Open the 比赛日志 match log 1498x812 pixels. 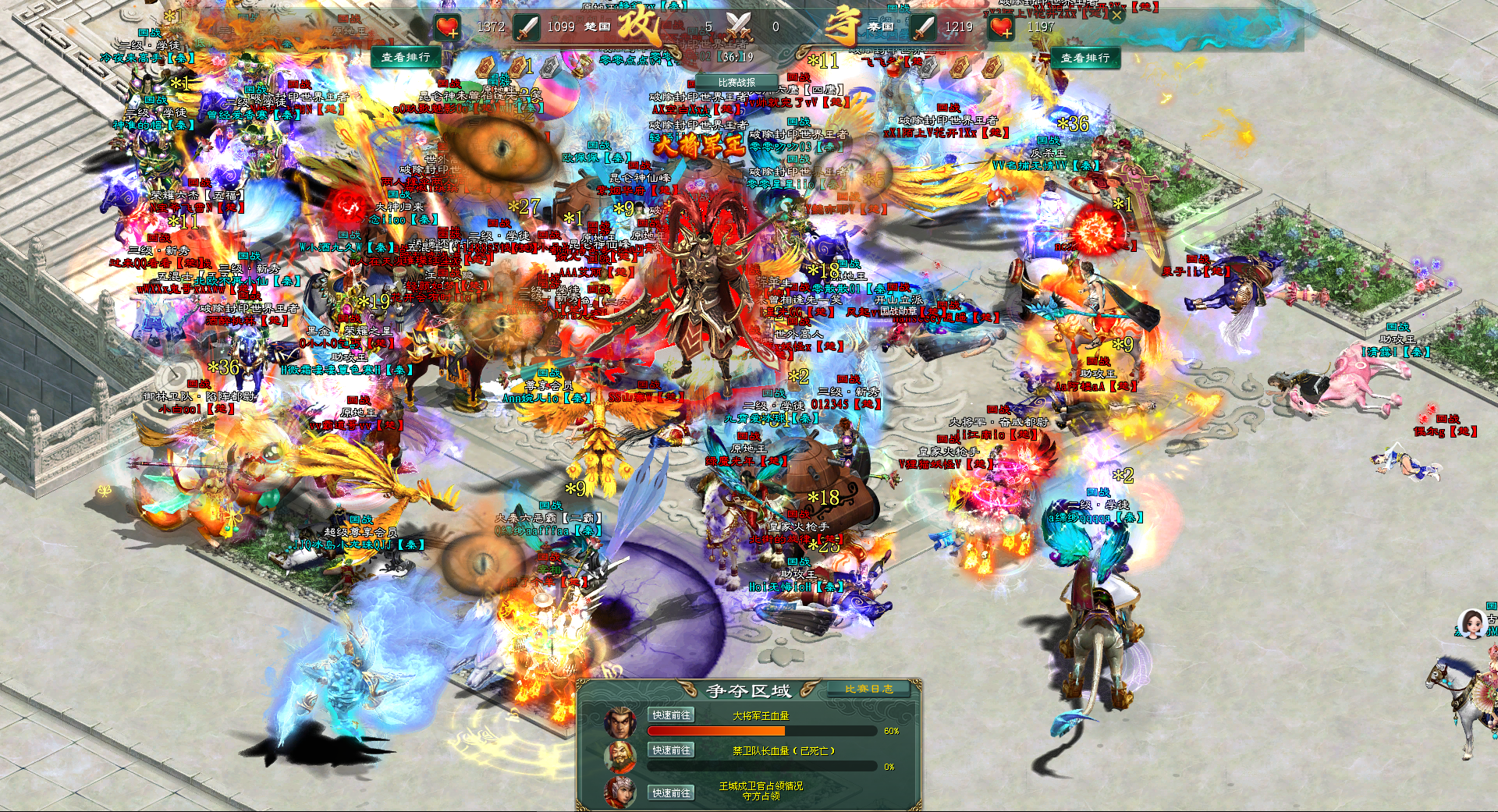[869, 689]
